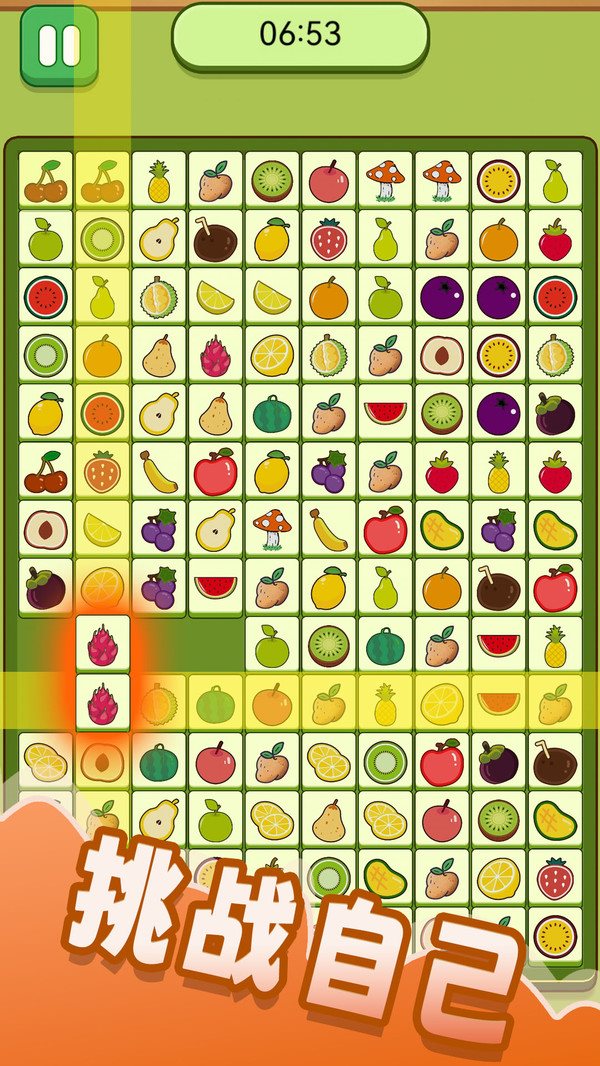600x1066 pixels.
Task: Choose the yellow-highlighted green pear tile
Action: [x=102, y=297]
